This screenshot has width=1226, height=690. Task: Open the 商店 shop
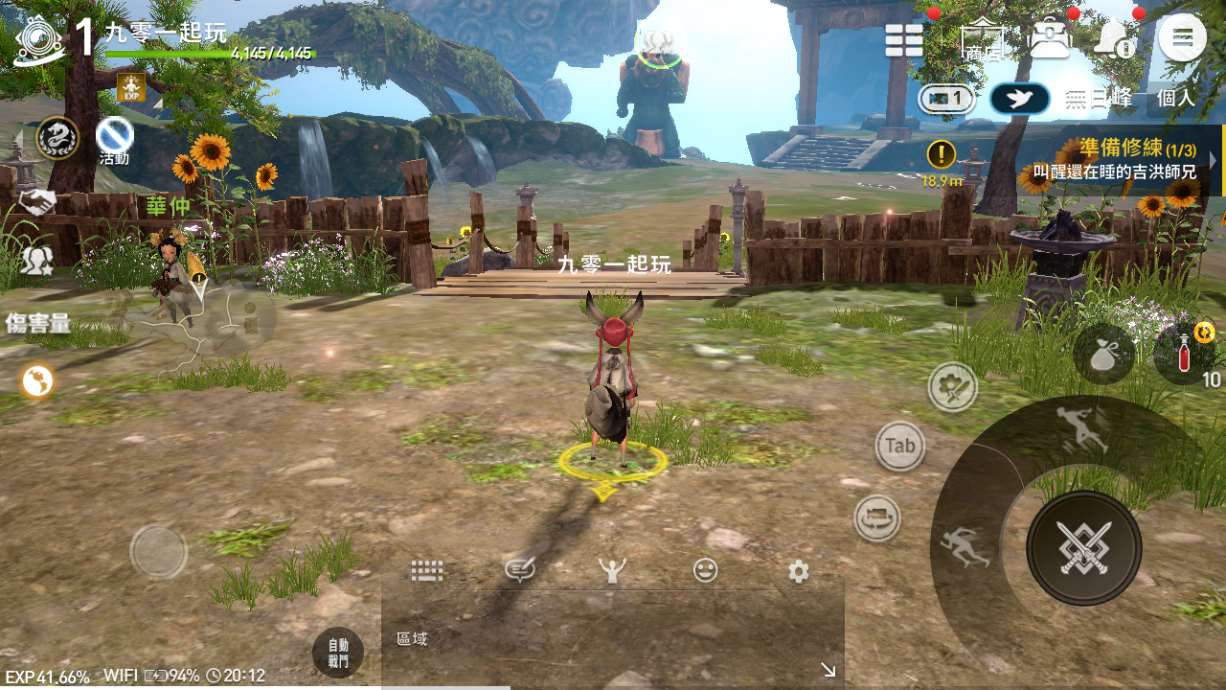(x=981, y=40)
